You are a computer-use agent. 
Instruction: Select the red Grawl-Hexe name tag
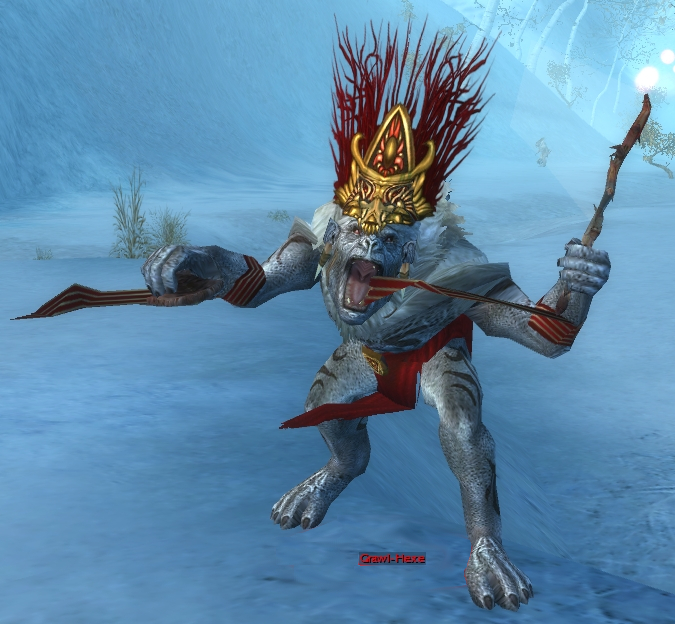click(392, 558)
